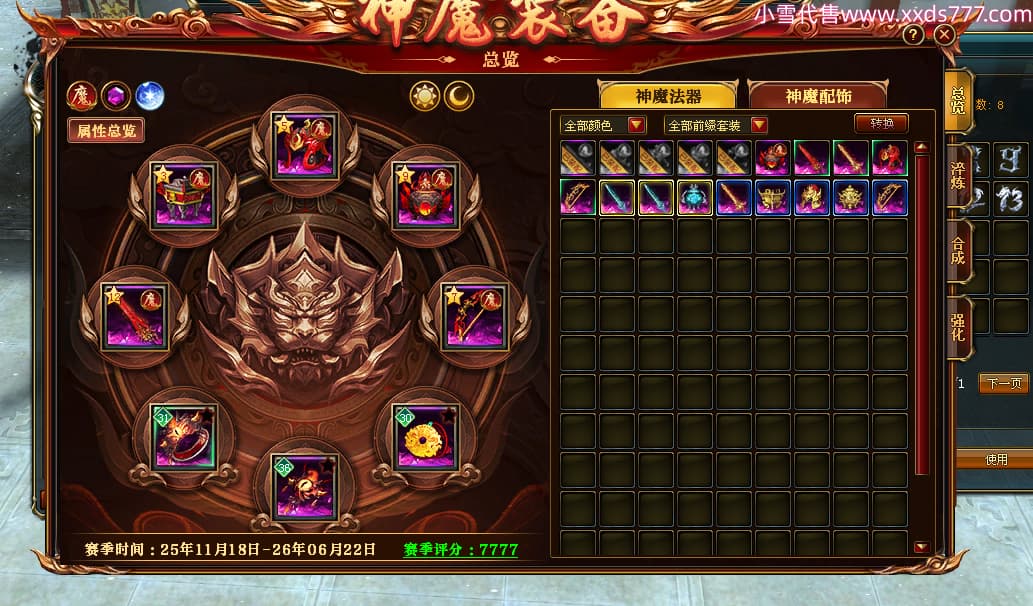Select the crescent moon icon toggle
Image resolution: width=1033 pixels, height=606 pixels.
[x=459, y=96]
